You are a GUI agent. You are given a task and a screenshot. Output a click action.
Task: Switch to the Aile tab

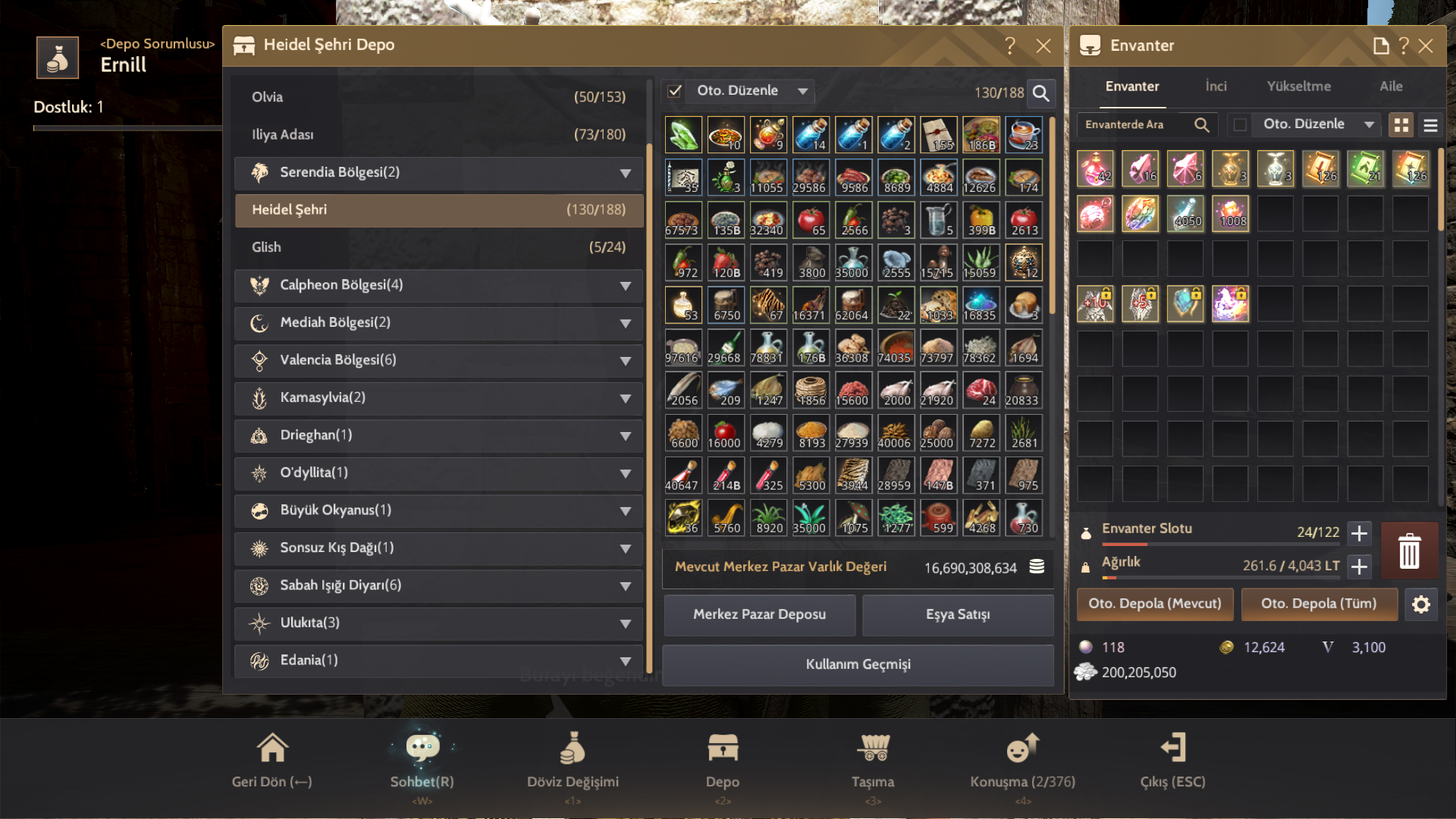click(x=1390, y=86)
